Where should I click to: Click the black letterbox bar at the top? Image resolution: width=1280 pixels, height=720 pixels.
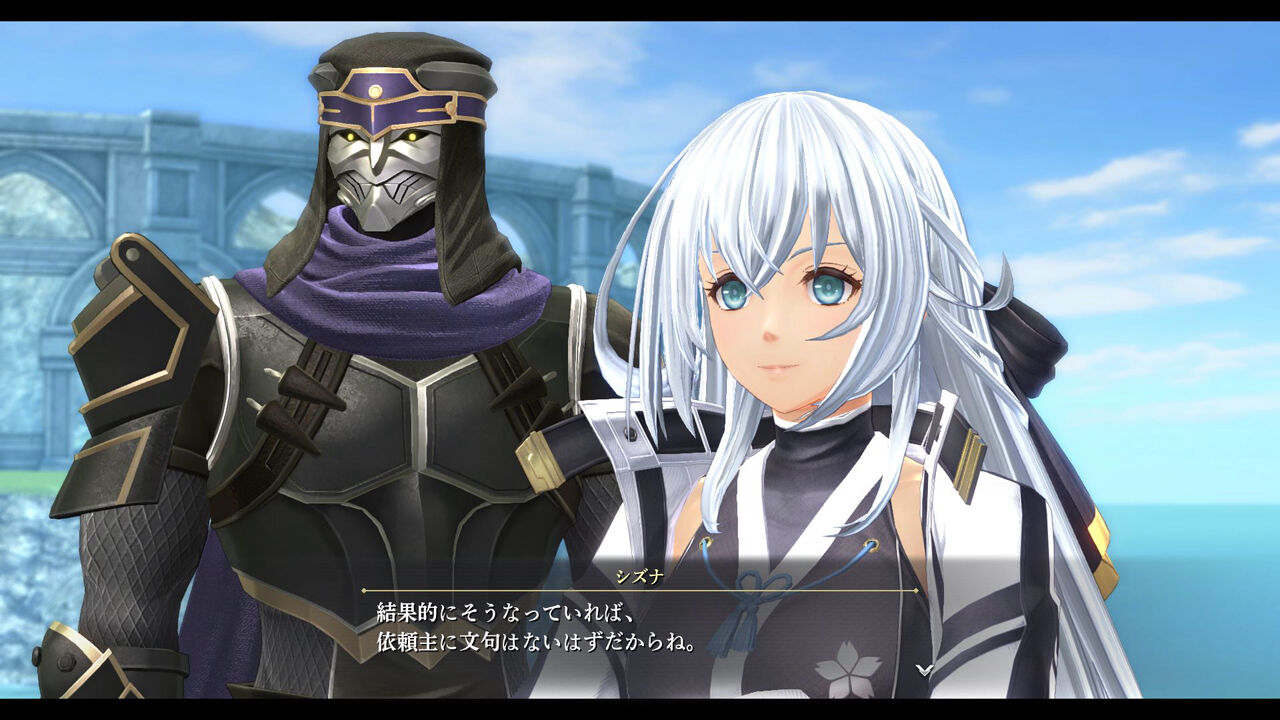(x=640, y=12)
